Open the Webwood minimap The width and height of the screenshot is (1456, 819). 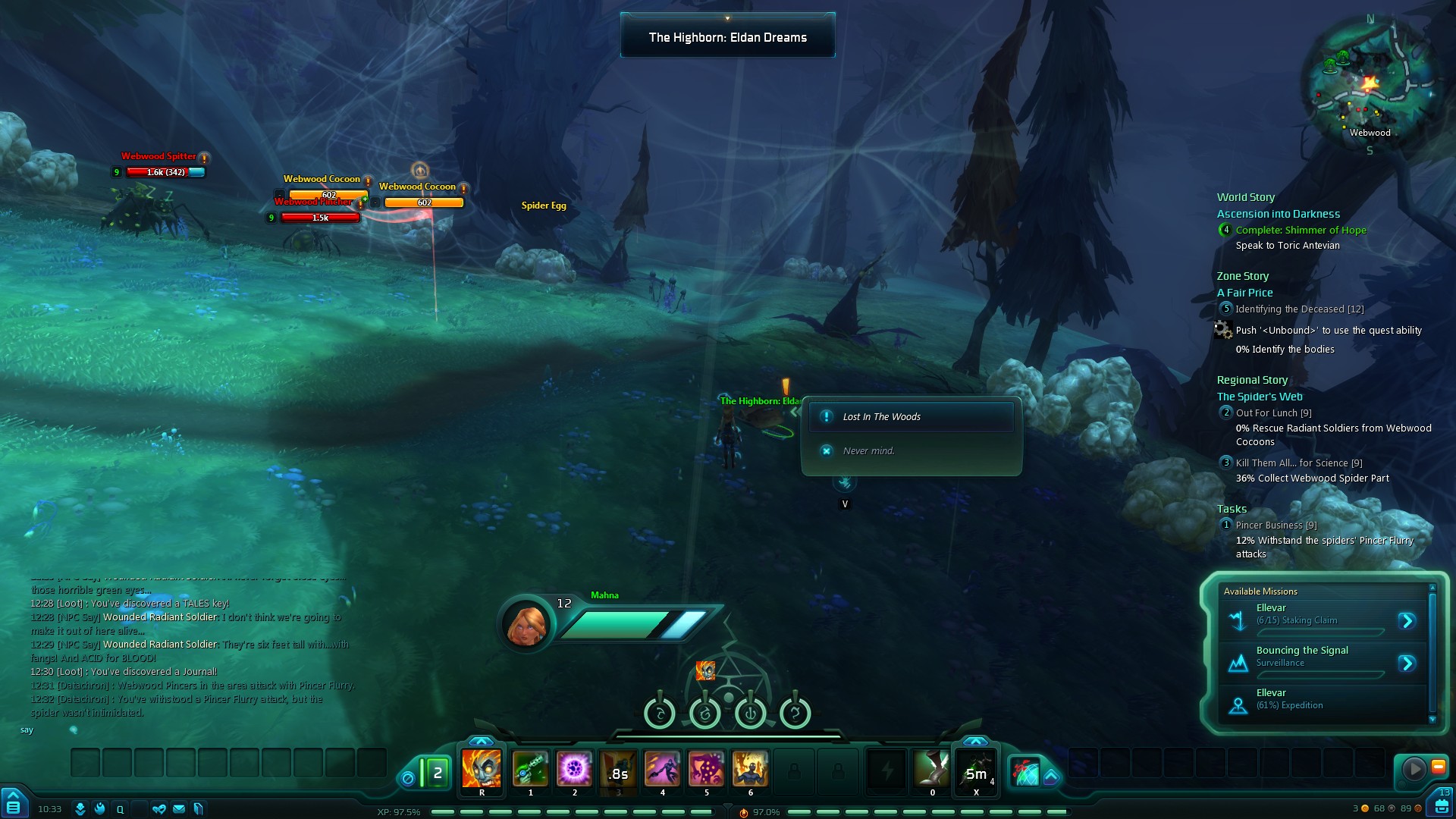pyautogui.click(x=1369, y=85)
